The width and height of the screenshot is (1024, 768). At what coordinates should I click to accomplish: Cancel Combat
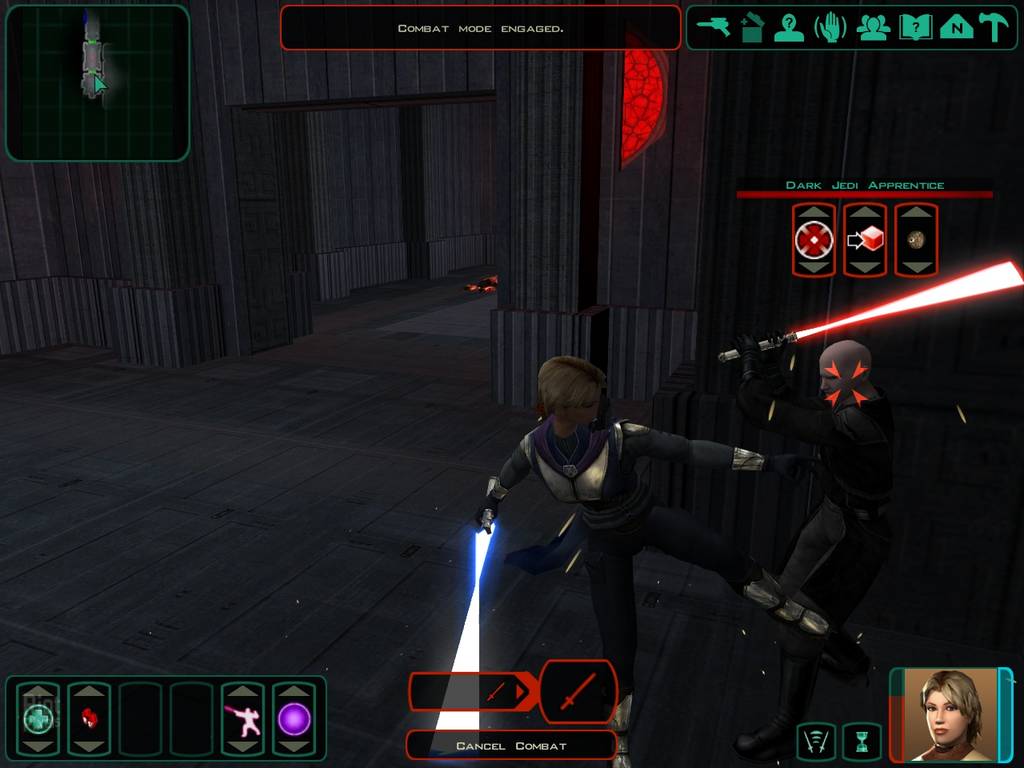coord(511,746)
